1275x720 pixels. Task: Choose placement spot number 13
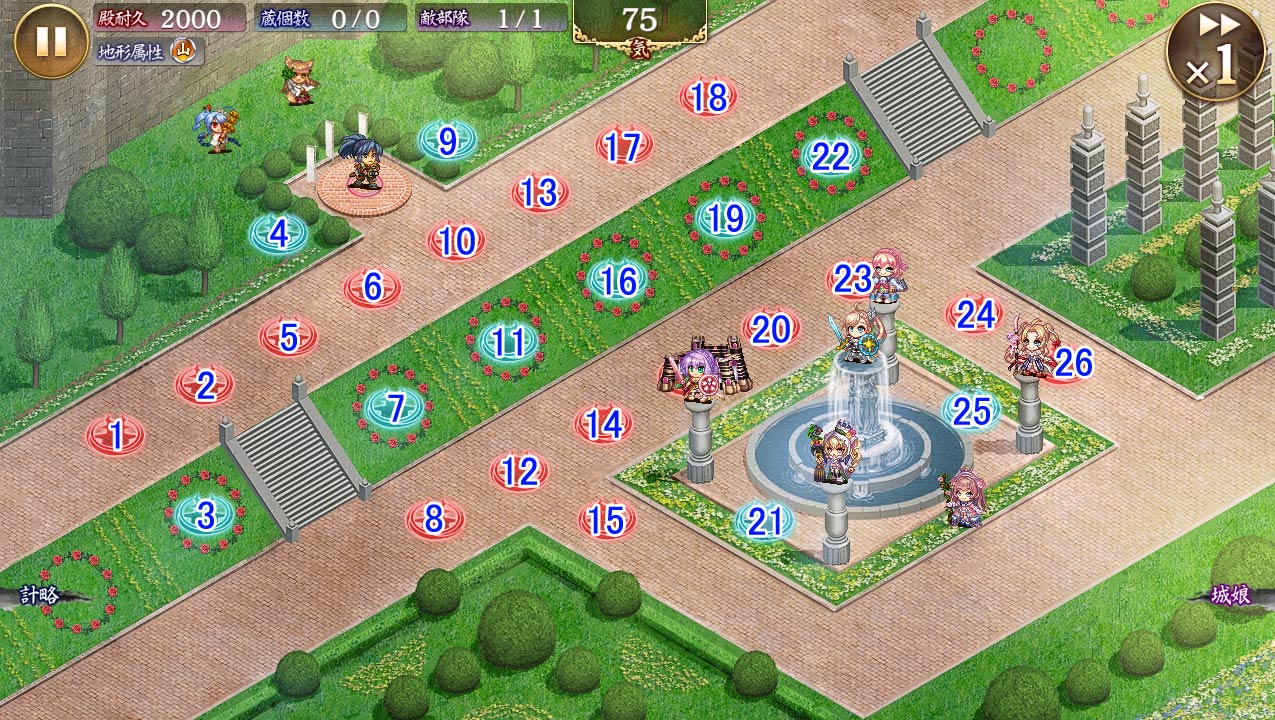coord(539,192)
